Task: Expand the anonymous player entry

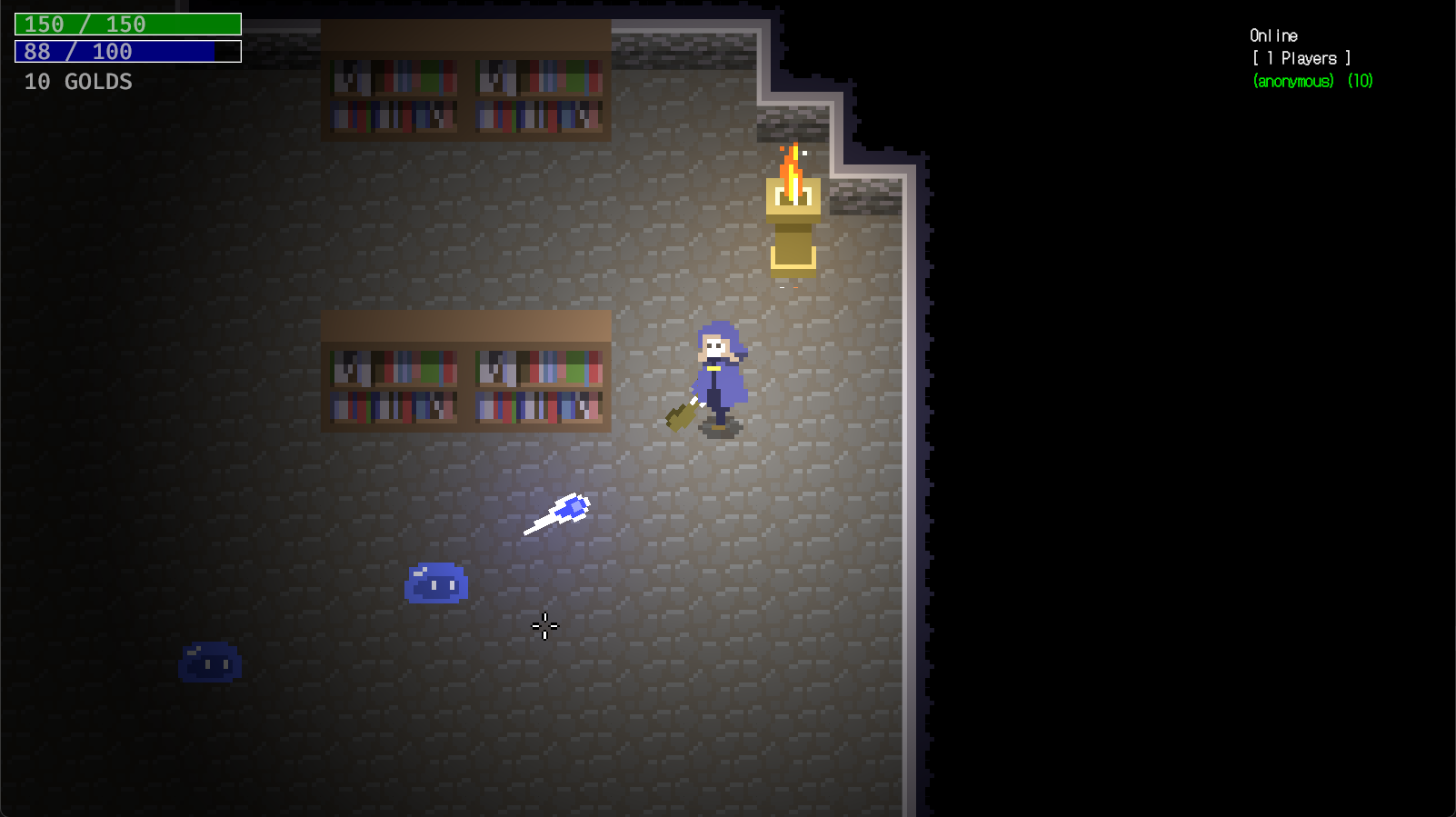Action: 1292,81
